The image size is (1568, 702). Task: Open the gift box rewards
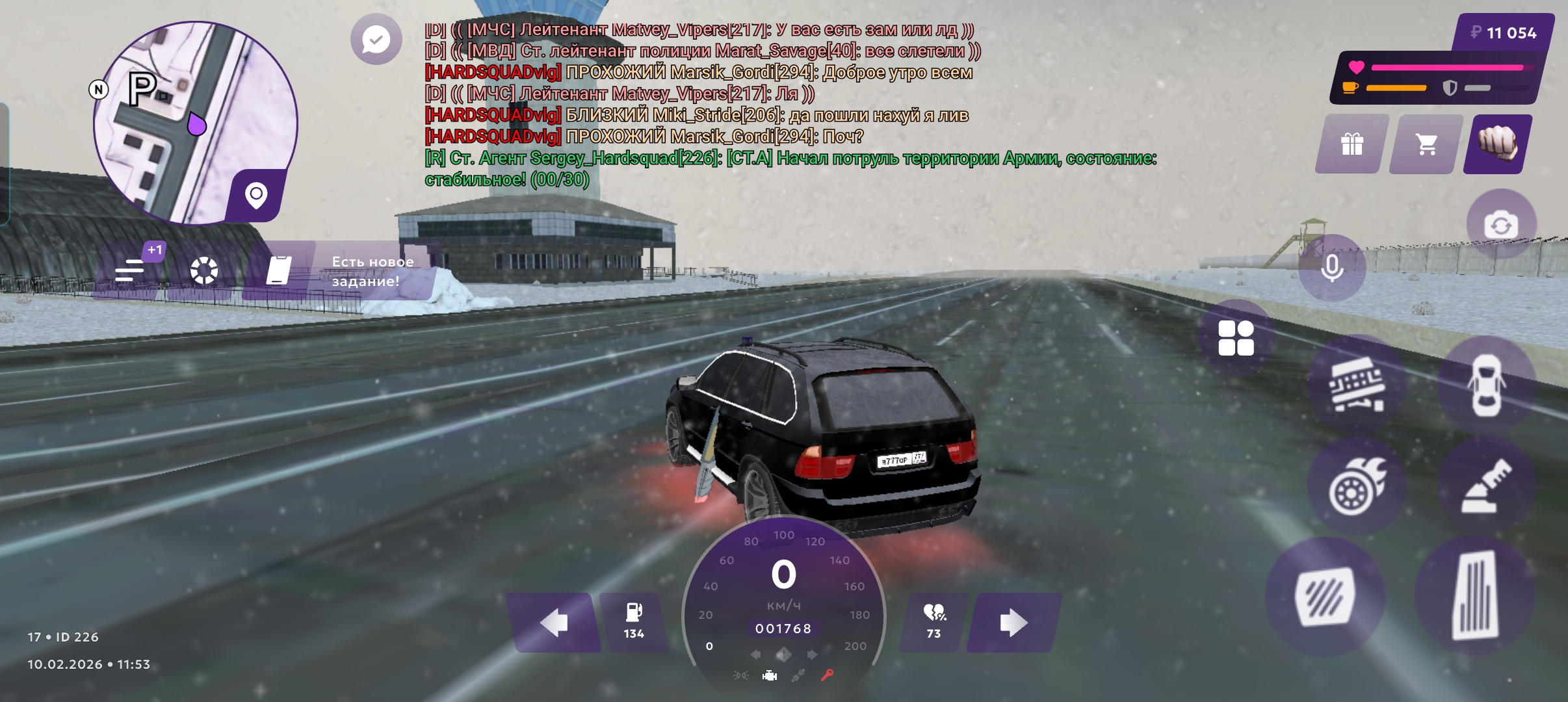[1352, 144]
